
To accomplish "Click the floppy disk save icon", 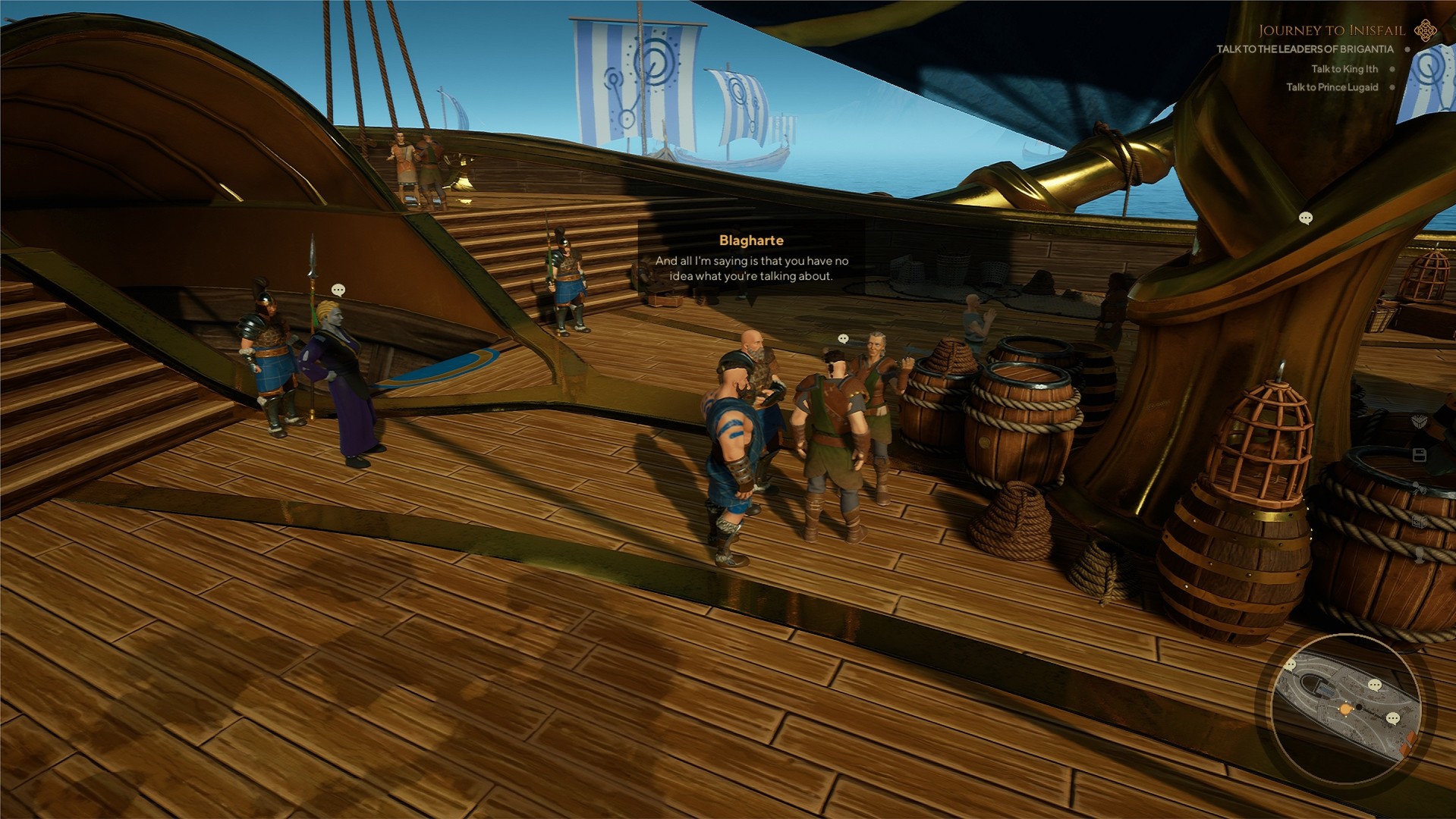I will pyautogui.click(x=1420, y=456).
